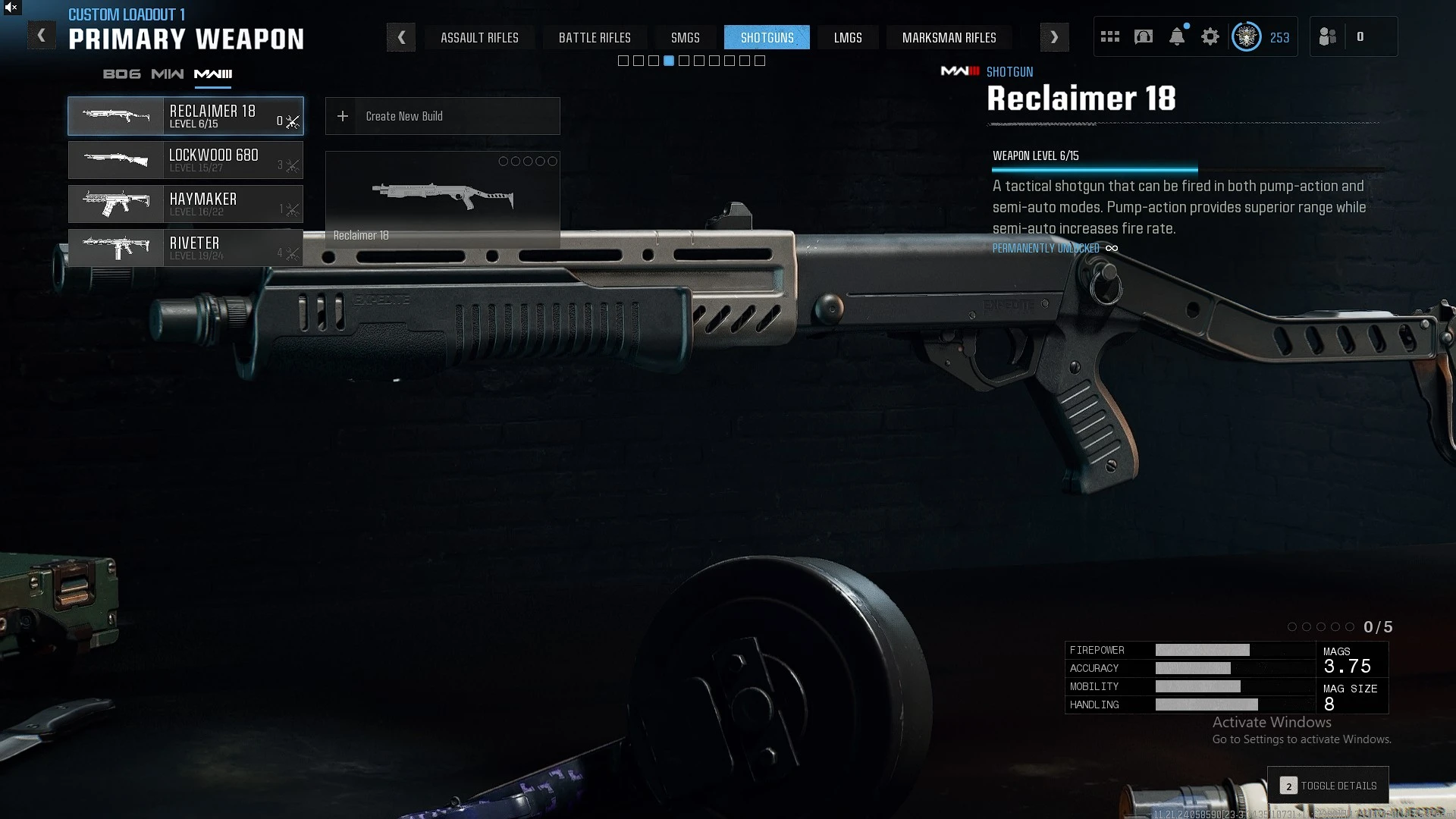Open the grid menu icon
The width and height of the screenshot is (1456, 819).
click(x=1110, y=36)
